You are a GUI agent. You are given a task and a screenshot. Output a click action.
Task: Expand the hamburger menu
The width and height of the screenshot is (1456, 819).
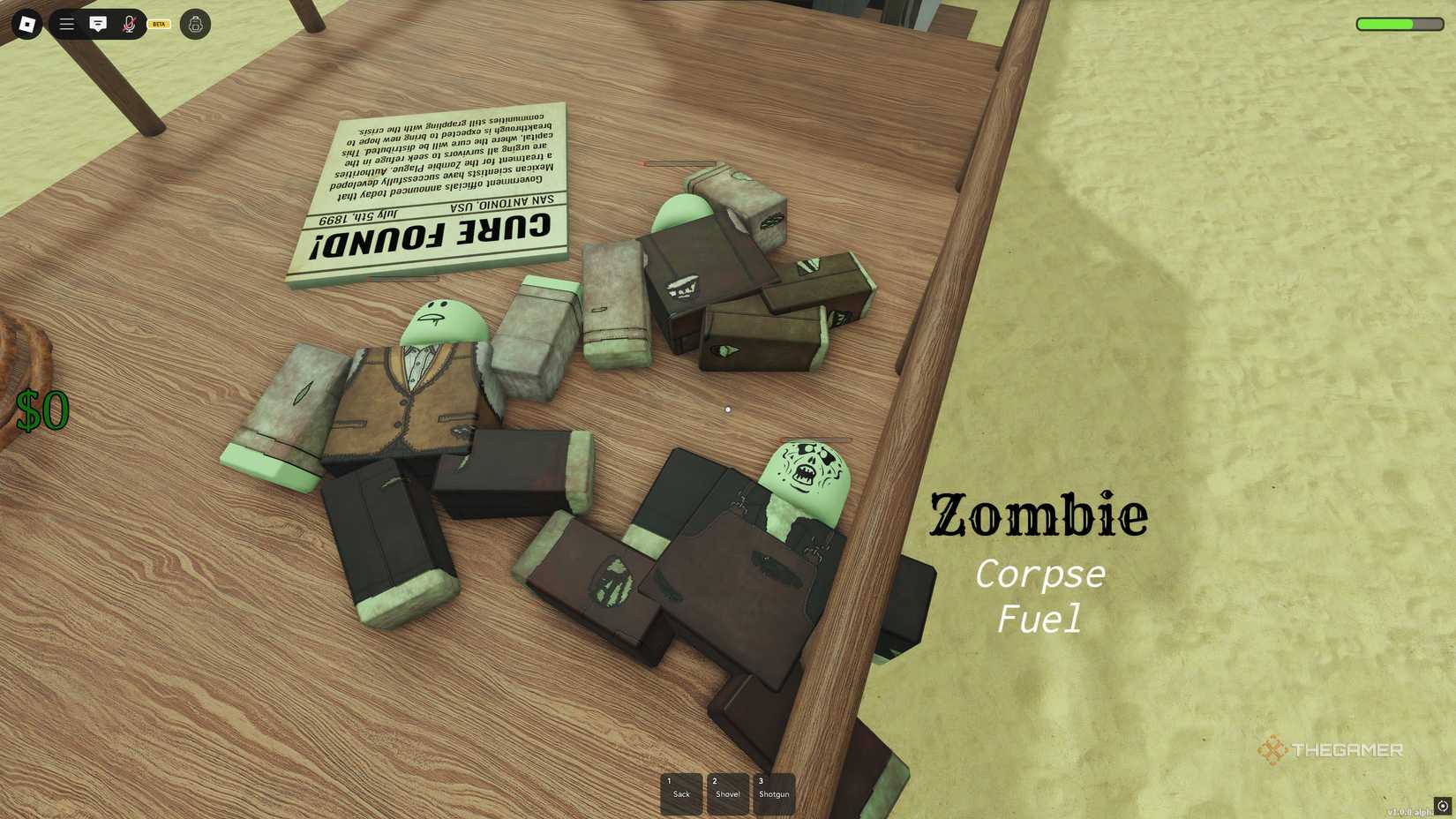pos(66,24)
